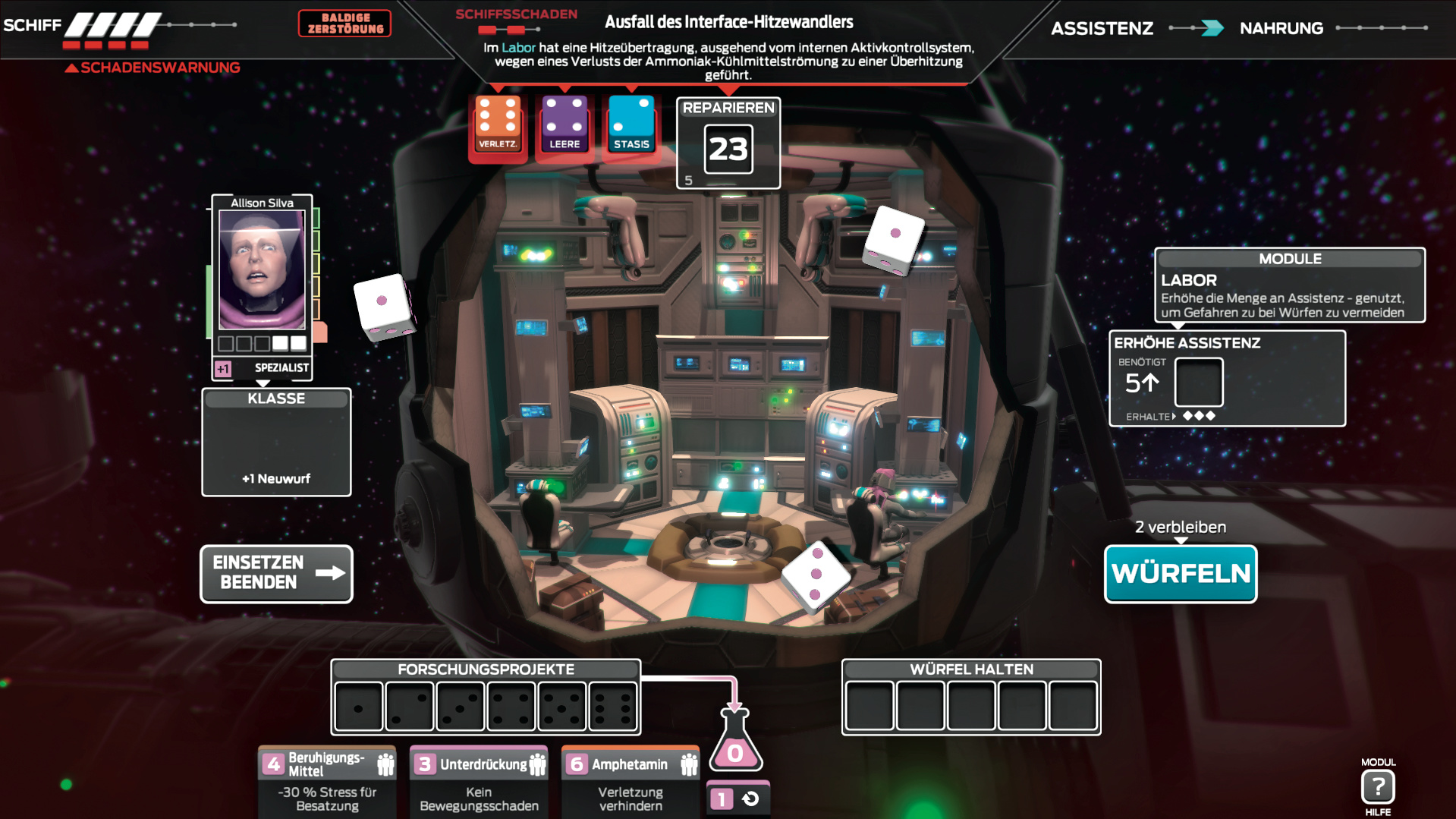Select the six-pip Forschungsprojekte slot

pyautogui.click(x=613, y=707)
